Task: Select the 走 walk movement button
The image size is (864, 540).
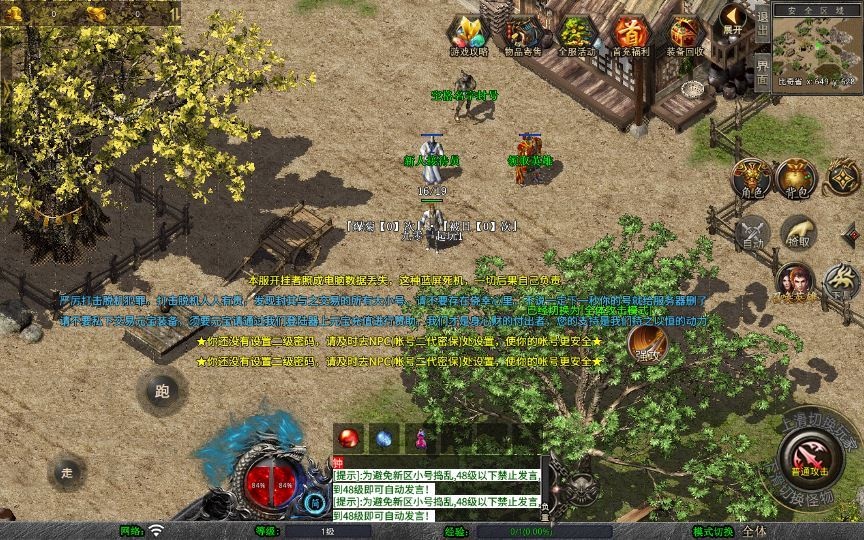Action: coord(68,472)
